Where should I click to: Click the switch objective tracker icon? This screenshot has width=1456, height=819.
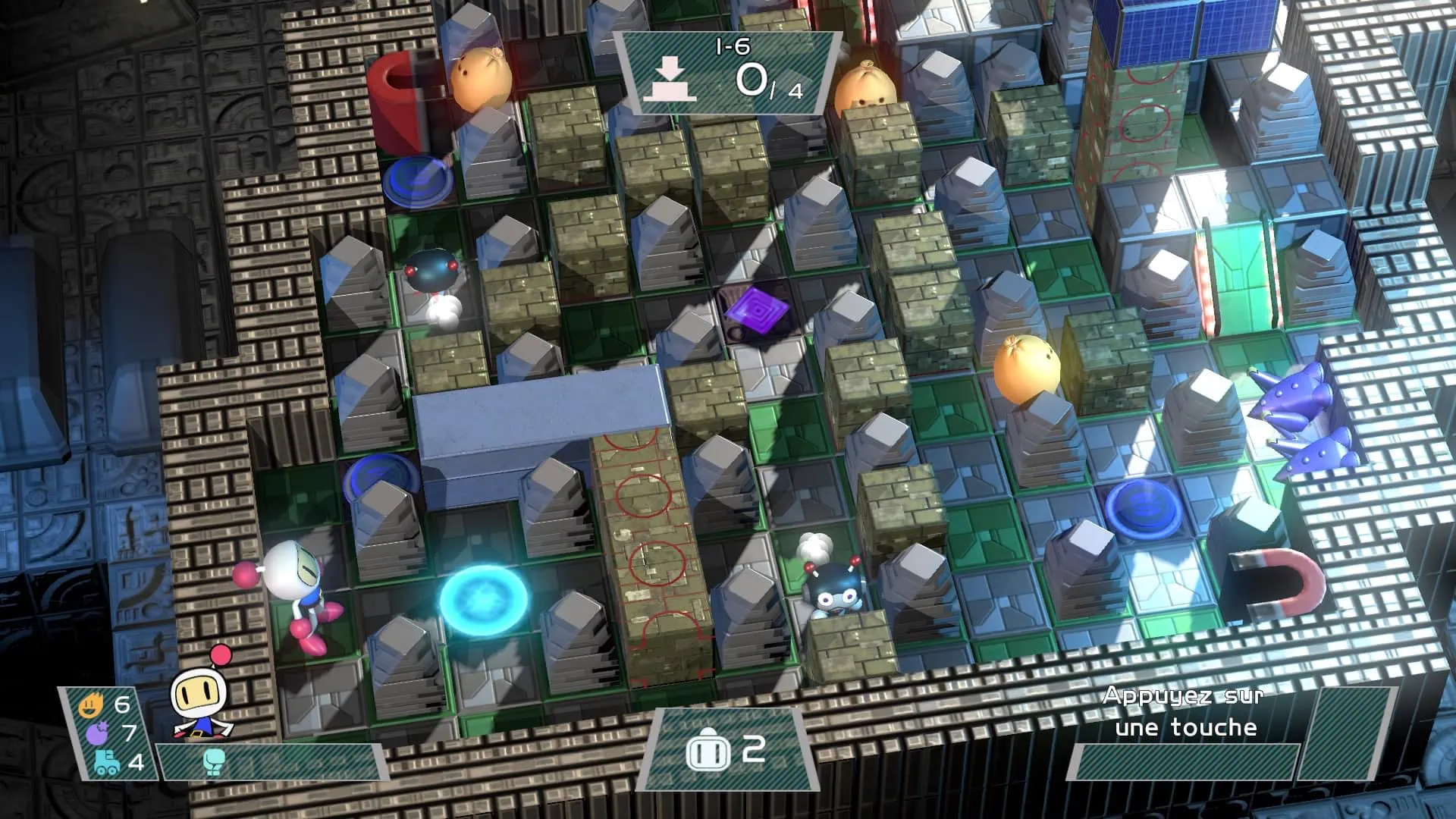click(670, 81)
